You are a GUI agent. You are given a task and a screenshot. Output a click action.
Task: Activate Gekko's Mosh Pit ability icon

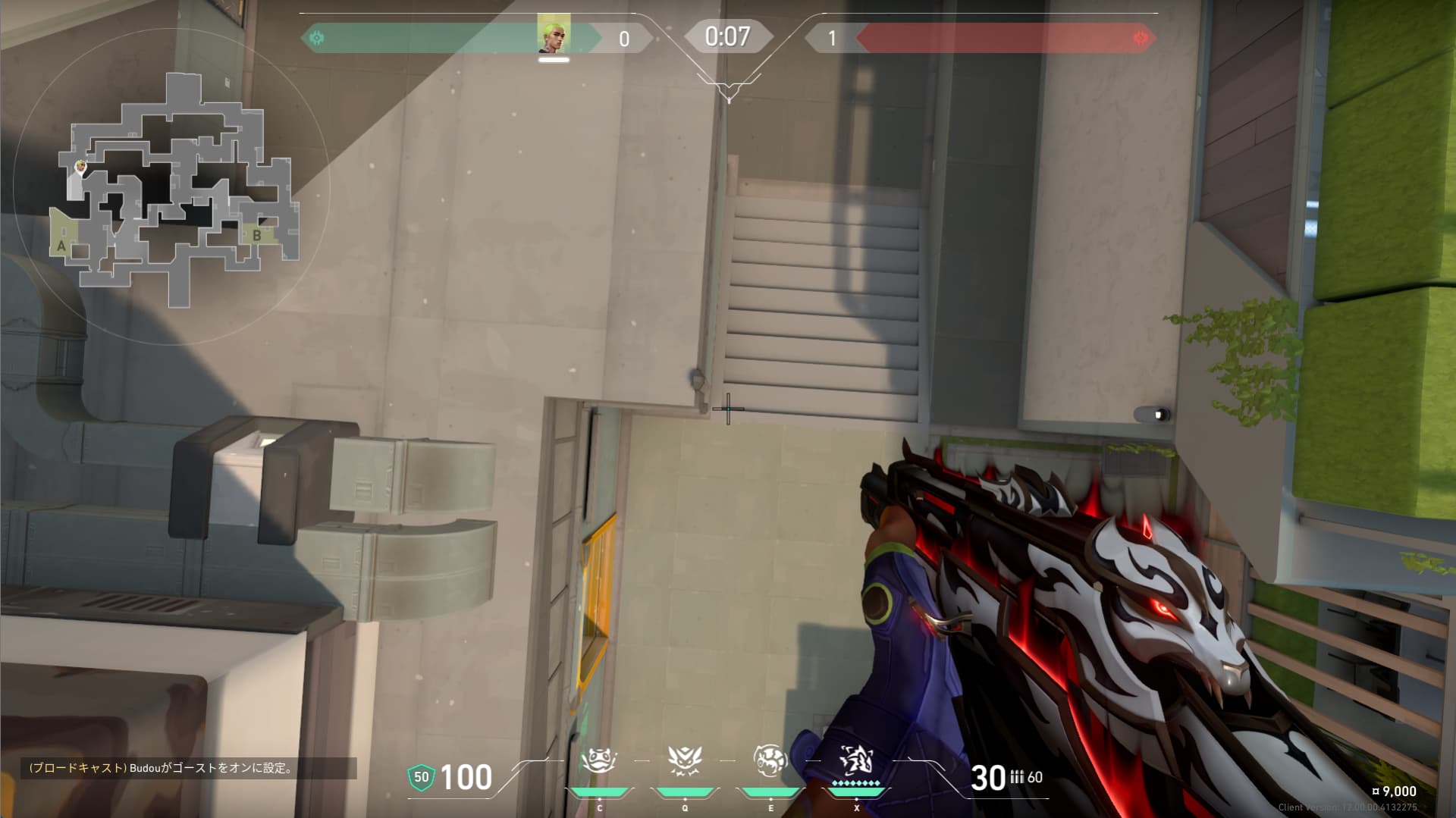[x=599, y=760]
